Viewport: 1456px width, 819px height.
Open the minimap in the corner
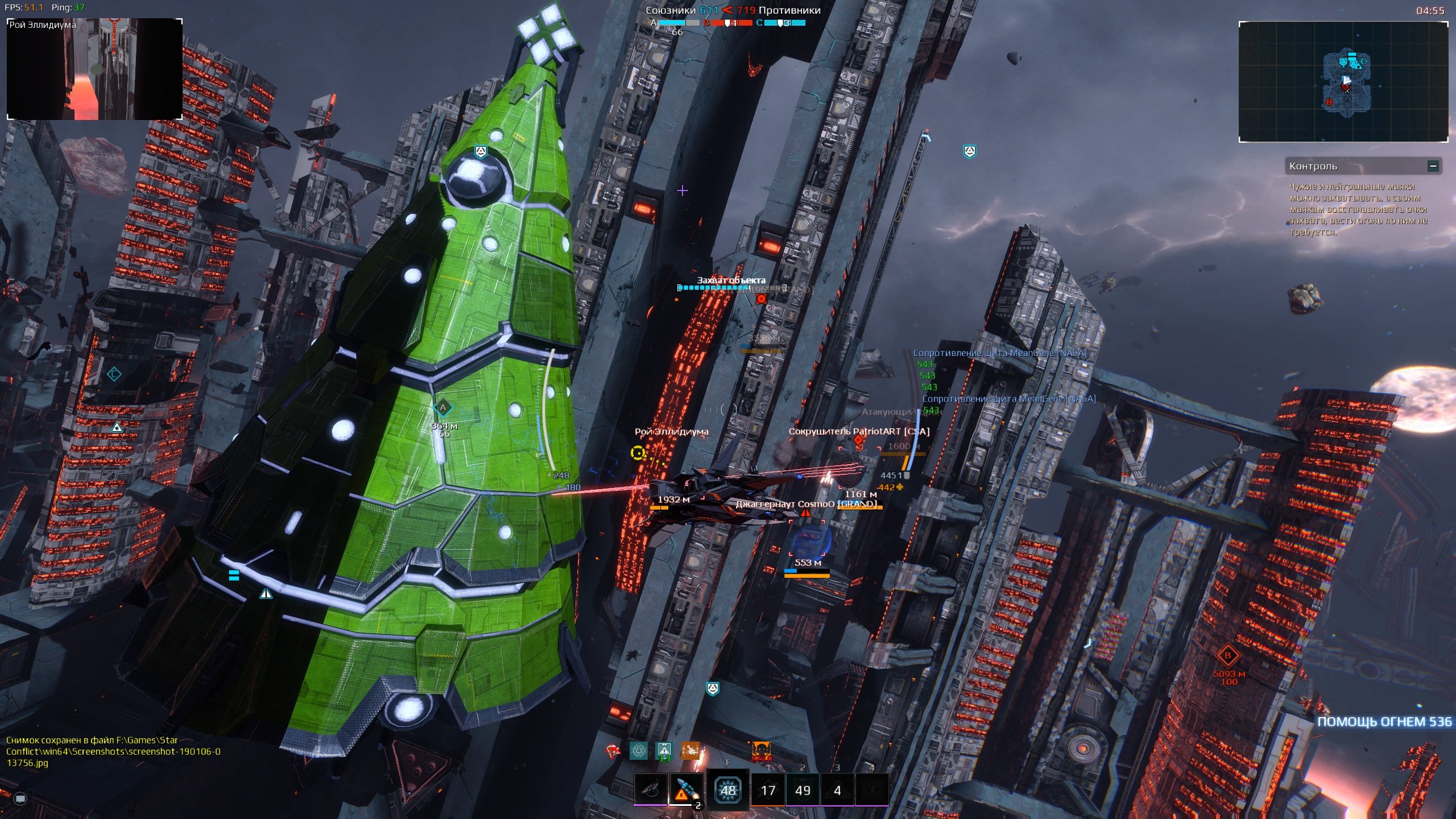click(x=1343, y=82)
